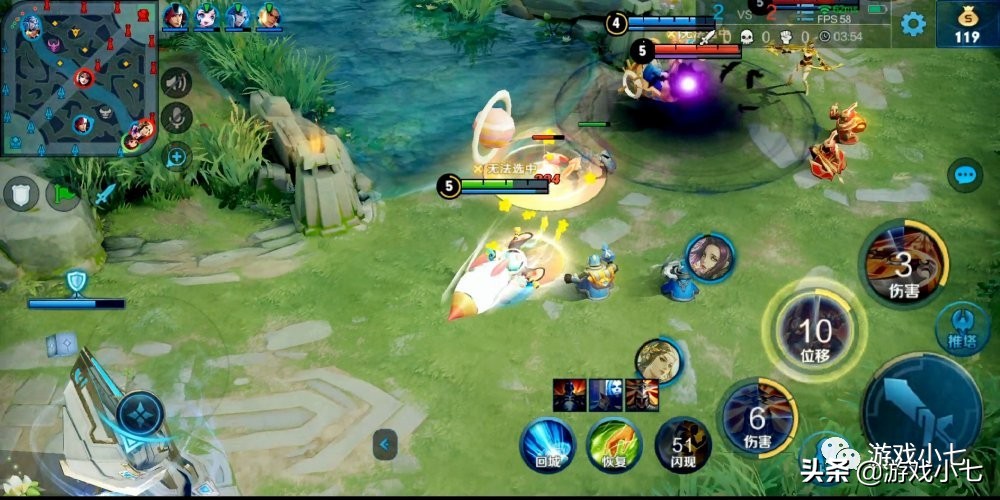Click the left-arrow collapse button
The width and height of the screenshot is (1000, 500).
tap(385, 444)
